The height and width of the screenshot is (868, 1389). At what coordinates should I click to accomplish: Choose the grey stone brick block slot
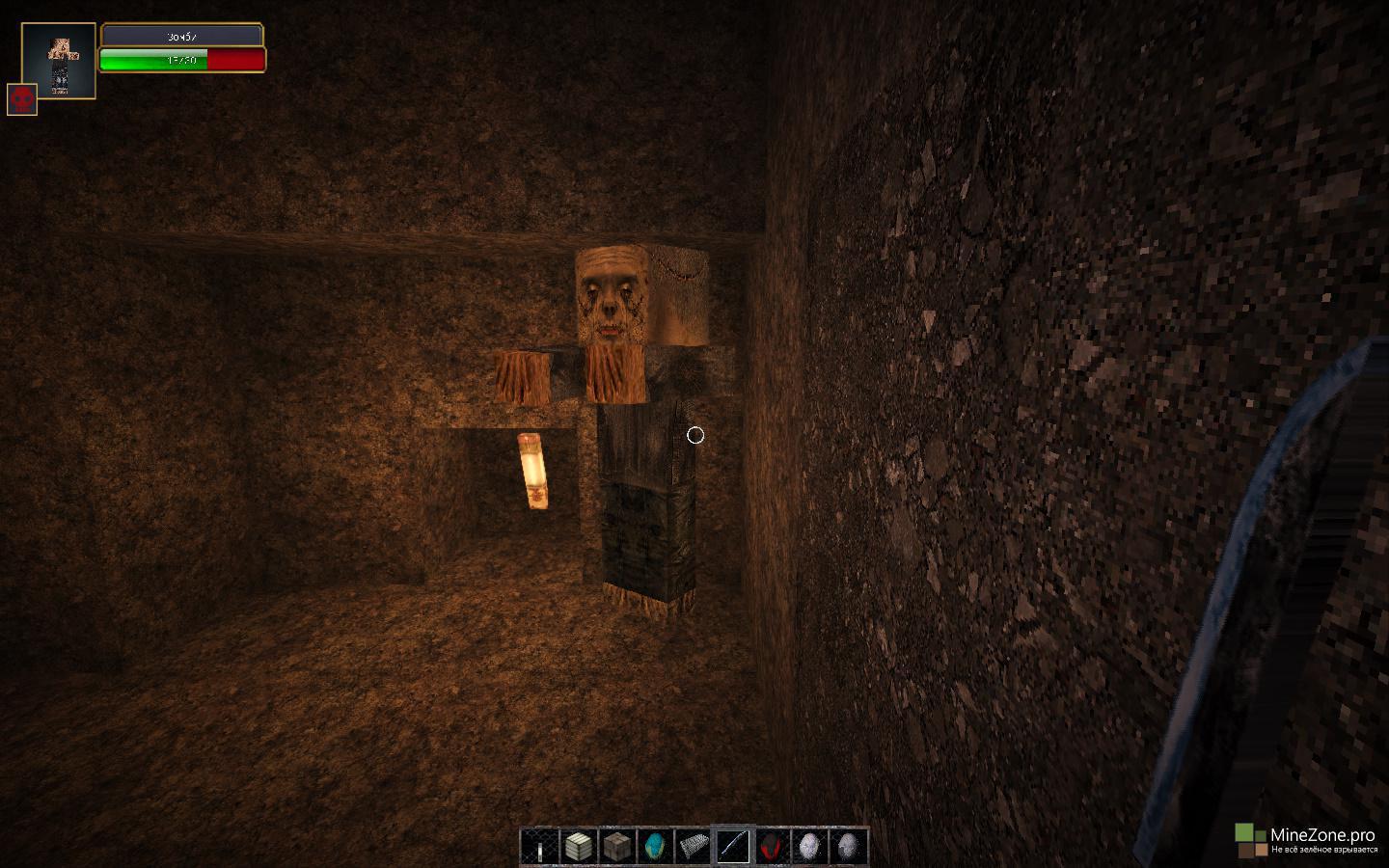click(616, 847)
